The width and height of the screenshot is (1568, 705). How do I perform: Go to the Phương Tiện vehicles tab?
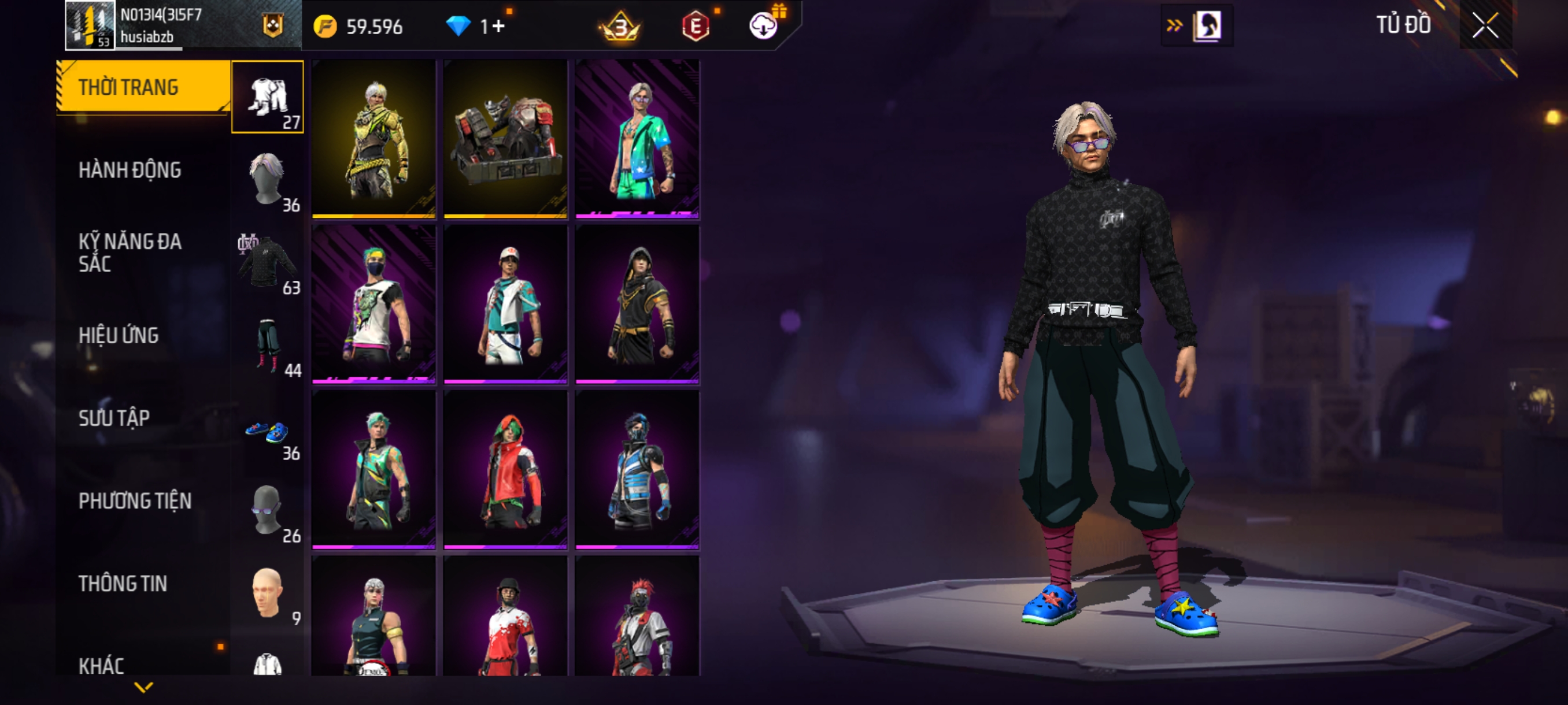click(x=135, y=500)
